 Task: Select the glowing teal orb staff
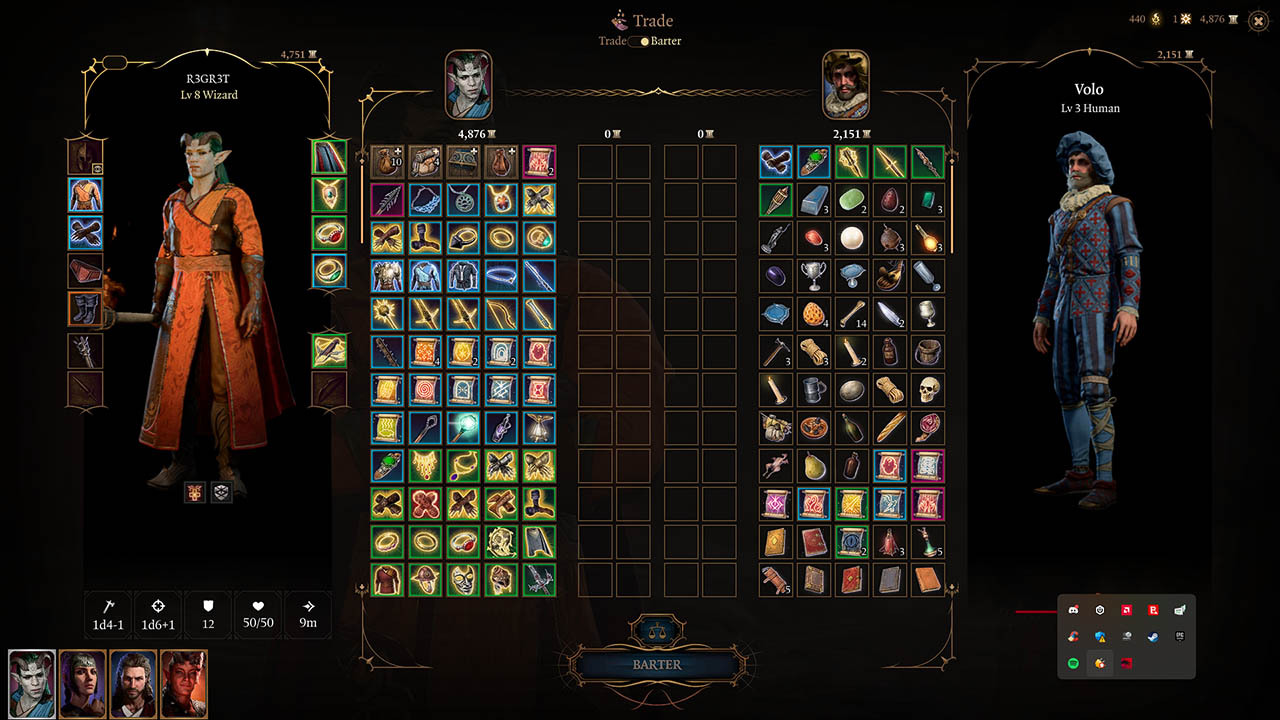click(x=464, y=428)
